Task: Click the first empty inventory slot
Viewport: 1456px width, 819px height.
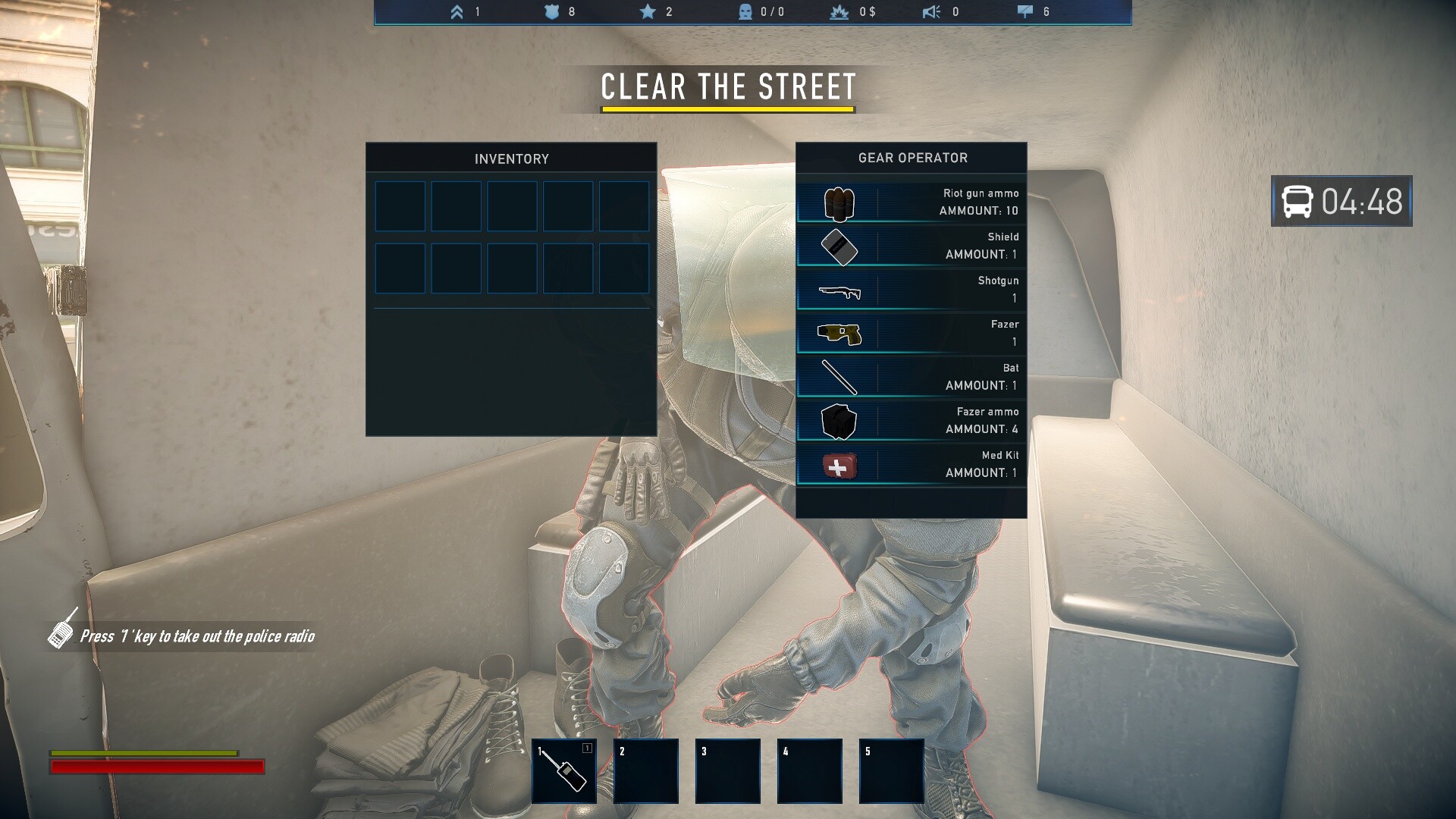Action: click(x=400, y=206)
